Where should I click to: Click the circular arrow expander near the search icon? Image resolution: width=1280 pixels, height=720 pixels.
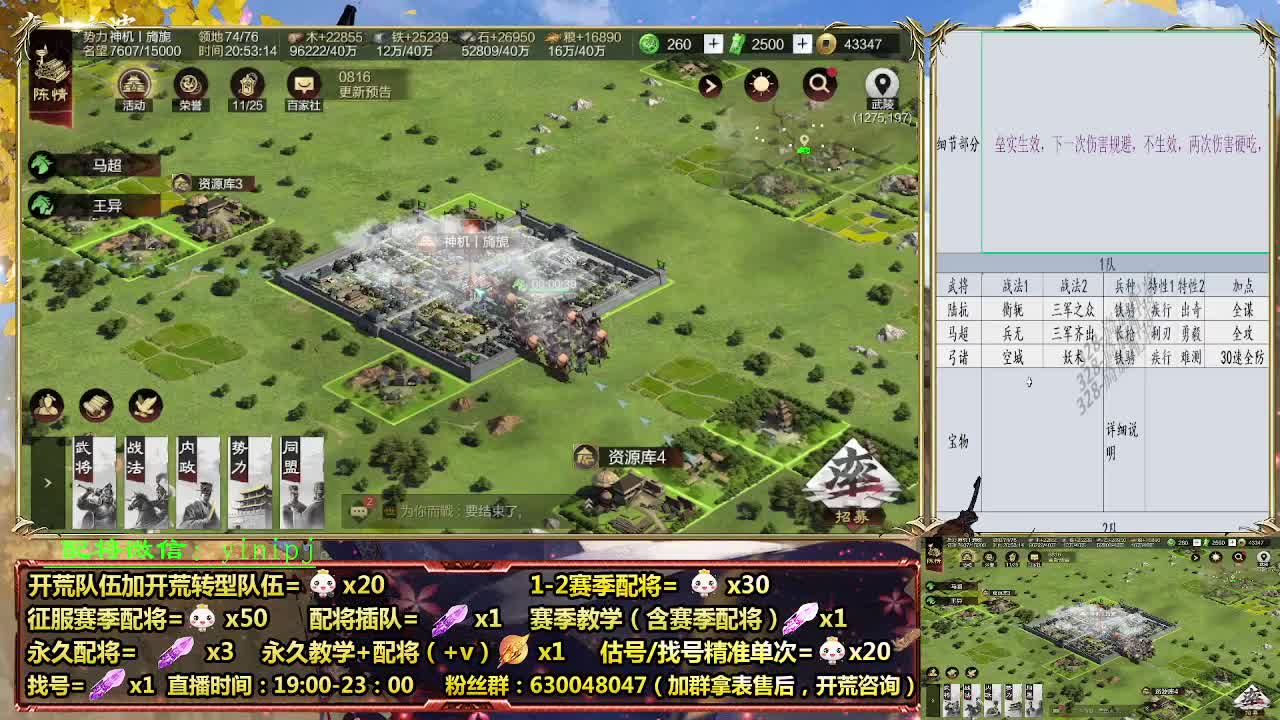(x=710, y=85)
